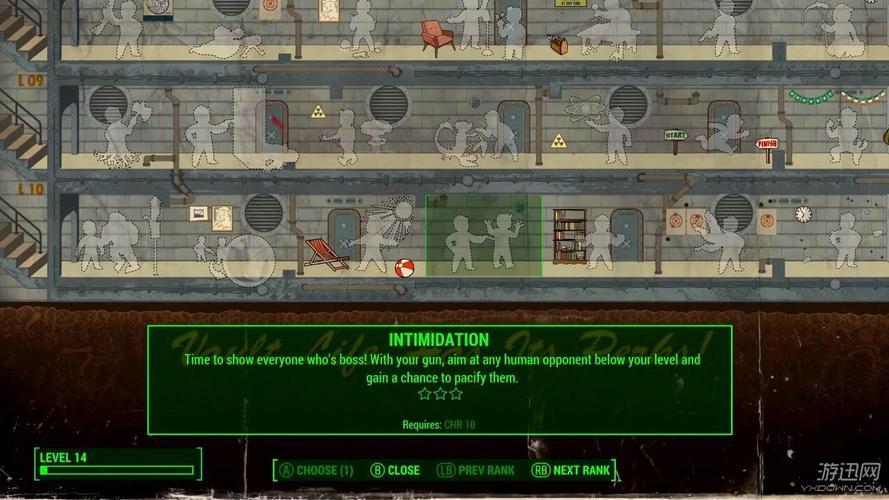Select the highlighted Intimidation perk tile

(x=483, y=236)
